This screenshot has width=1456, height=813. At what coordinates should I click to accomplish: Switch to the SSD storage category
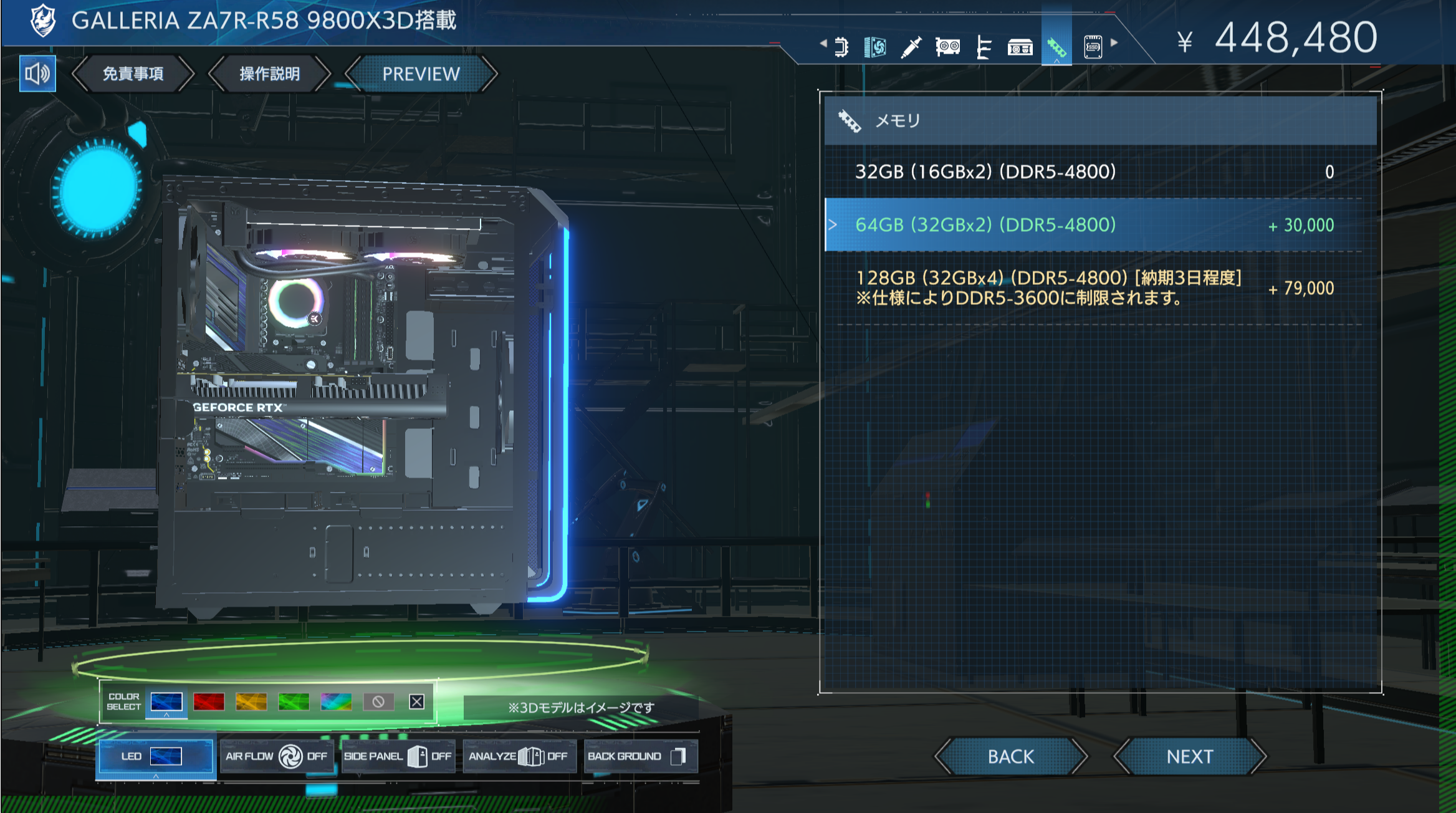[1093, 47]
